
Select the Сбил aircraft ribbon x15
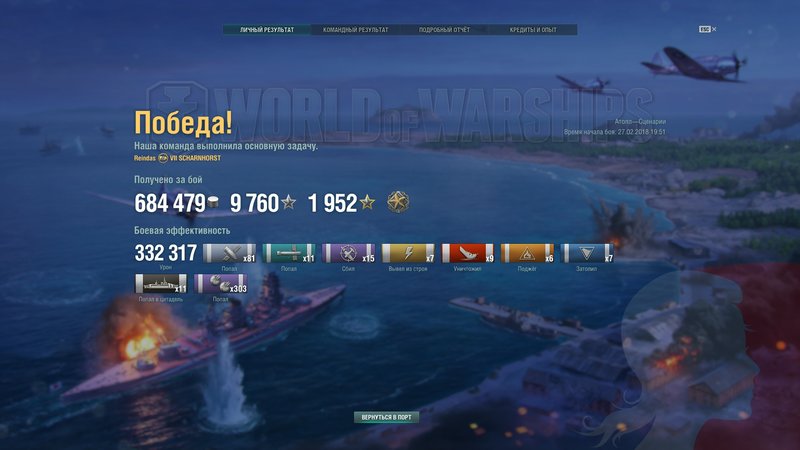347,254
